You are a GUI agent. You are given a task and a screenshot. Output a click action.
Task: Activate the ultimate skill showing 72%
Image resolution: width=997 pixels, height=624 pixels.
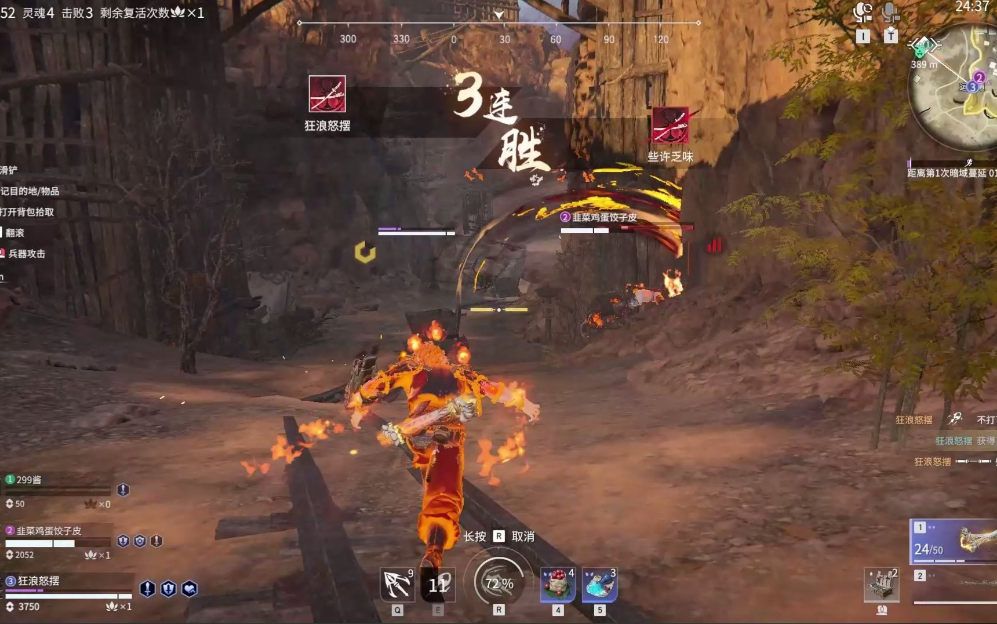pyautogui.click(x=498, y=584)
